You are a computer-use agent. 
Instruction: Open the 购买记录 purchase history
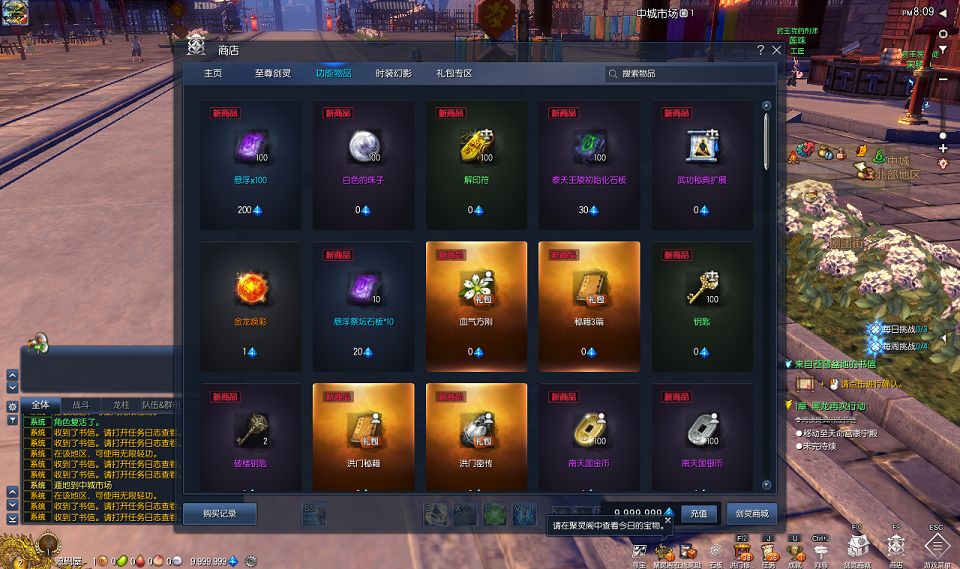pyautogui.click(x=220, y=514)
